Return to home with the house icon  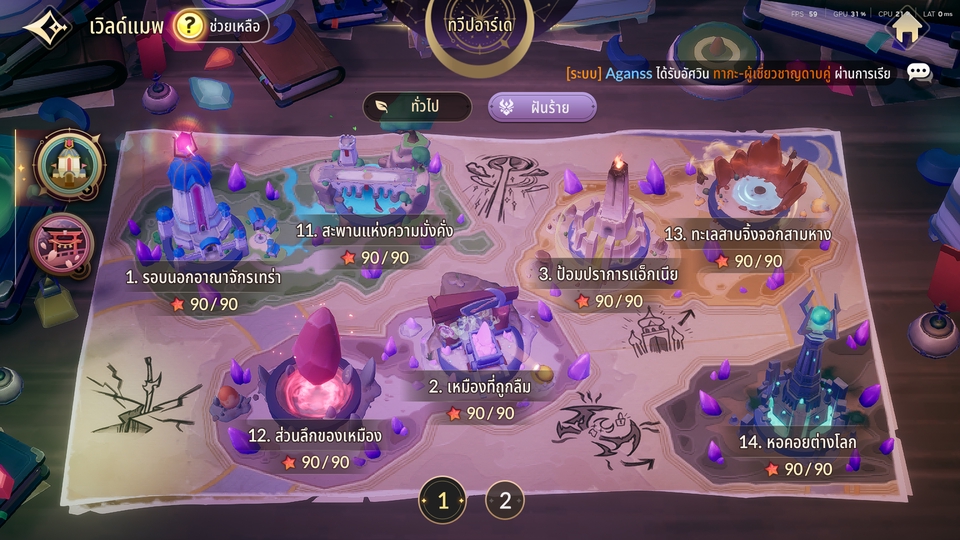click(906, 27)
